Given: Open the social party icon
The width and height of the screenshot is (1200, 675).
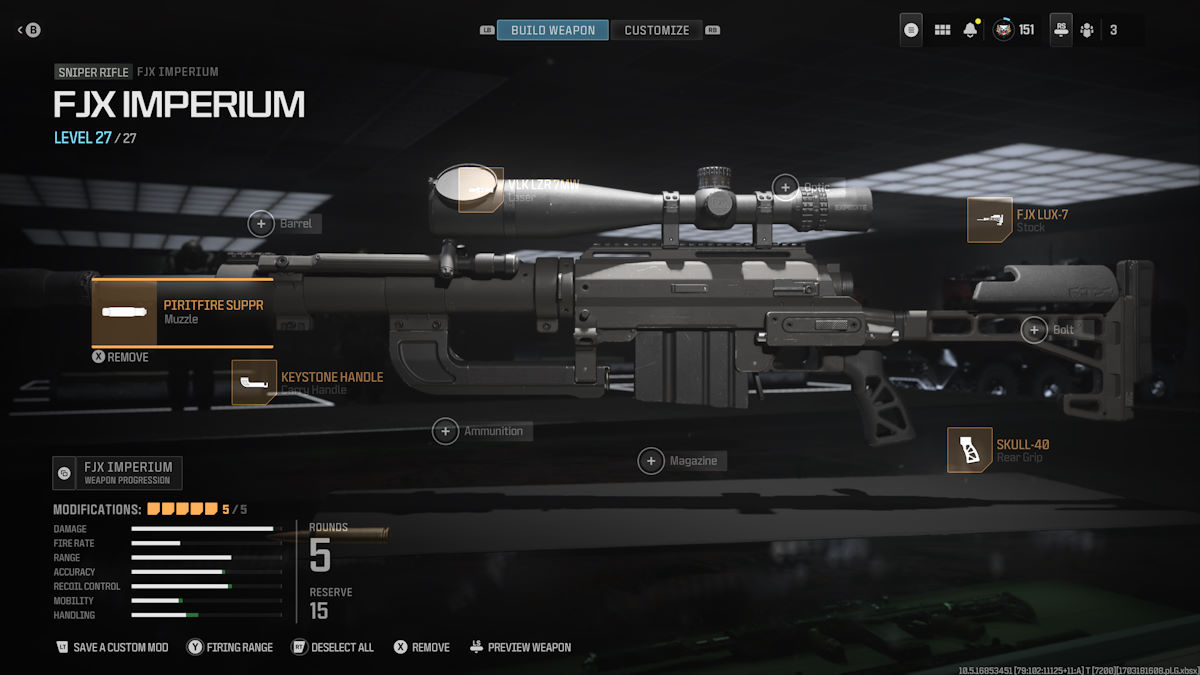Looking at the screenshot, I should (1087, 30).
